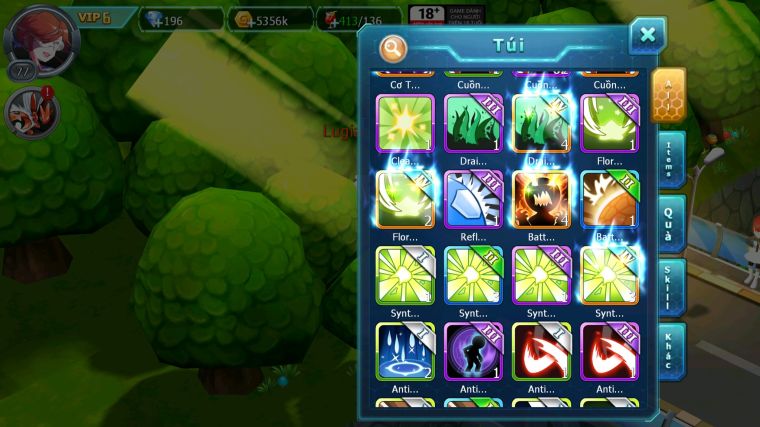Select the Cle... sparkle skill item

tap(405, 124)
